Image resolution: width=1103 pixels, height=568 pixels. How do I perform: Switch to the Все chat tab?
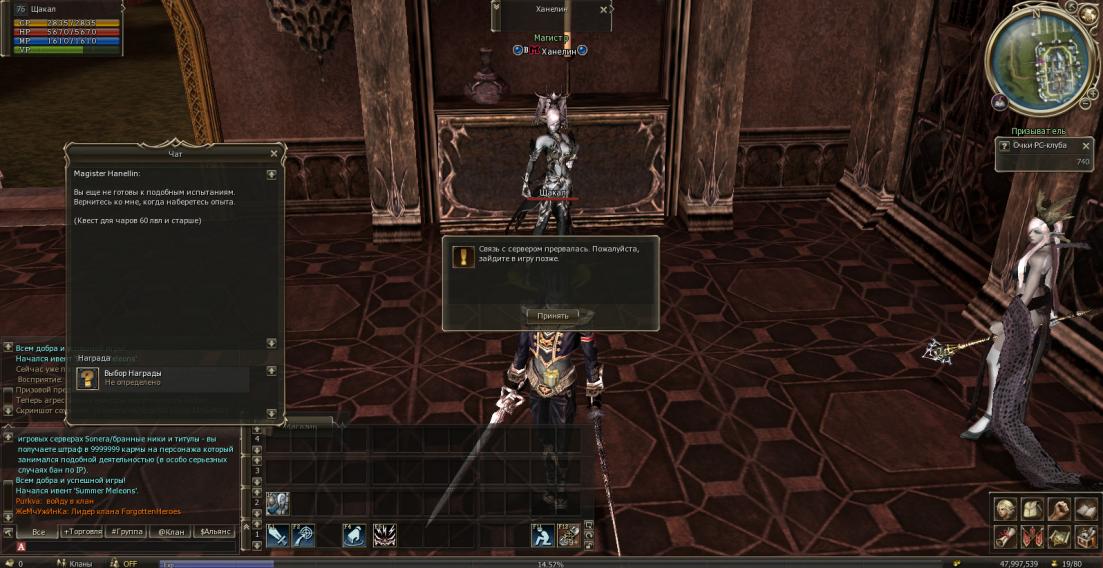coord(38,532)
